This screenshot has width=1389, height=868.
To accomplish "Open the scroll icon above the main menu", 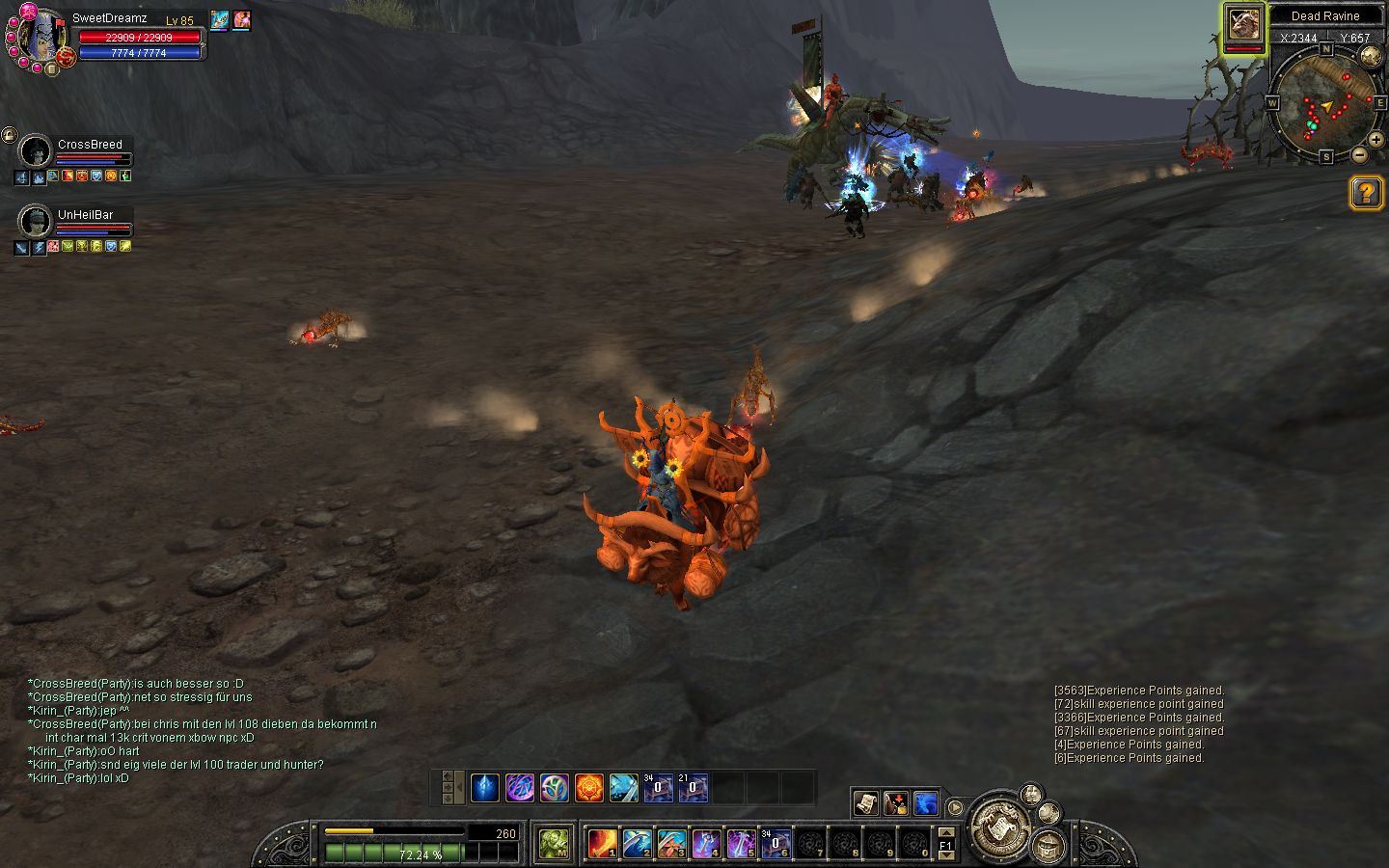I will [865, 802].
